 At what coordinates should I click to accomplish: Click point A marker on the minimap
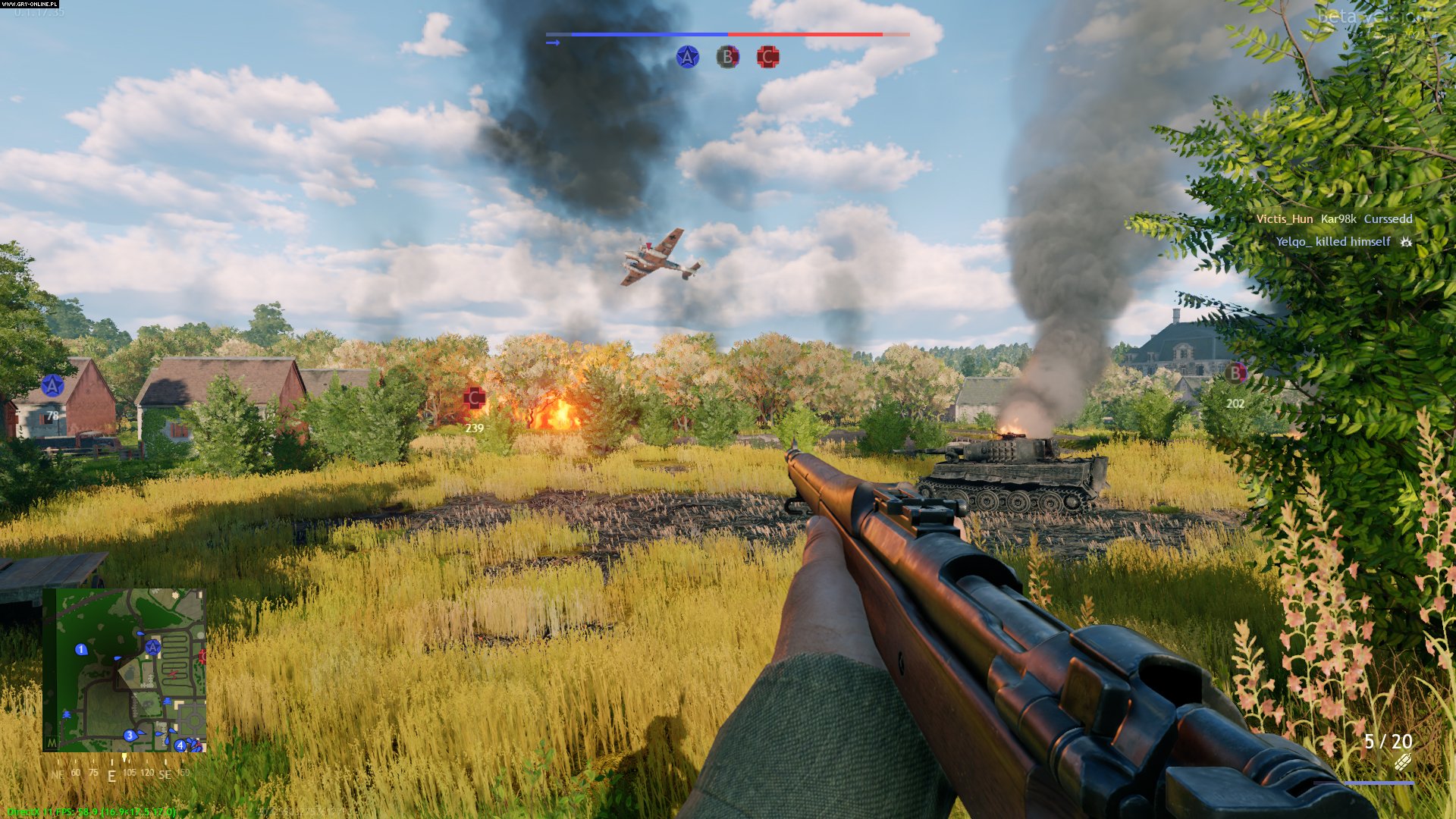tap(153, 647)
